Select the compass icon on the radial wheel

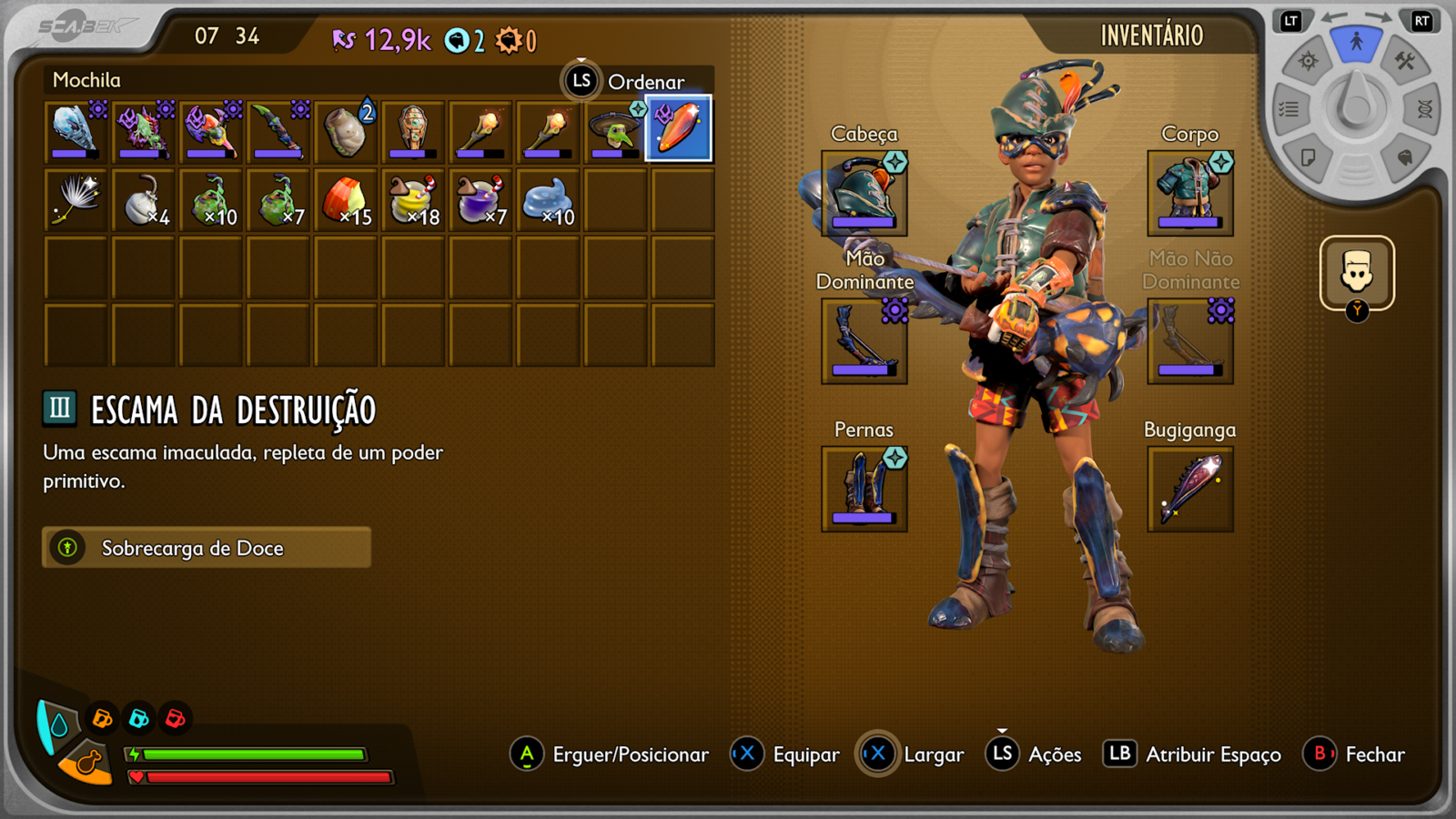point(1308,60)
